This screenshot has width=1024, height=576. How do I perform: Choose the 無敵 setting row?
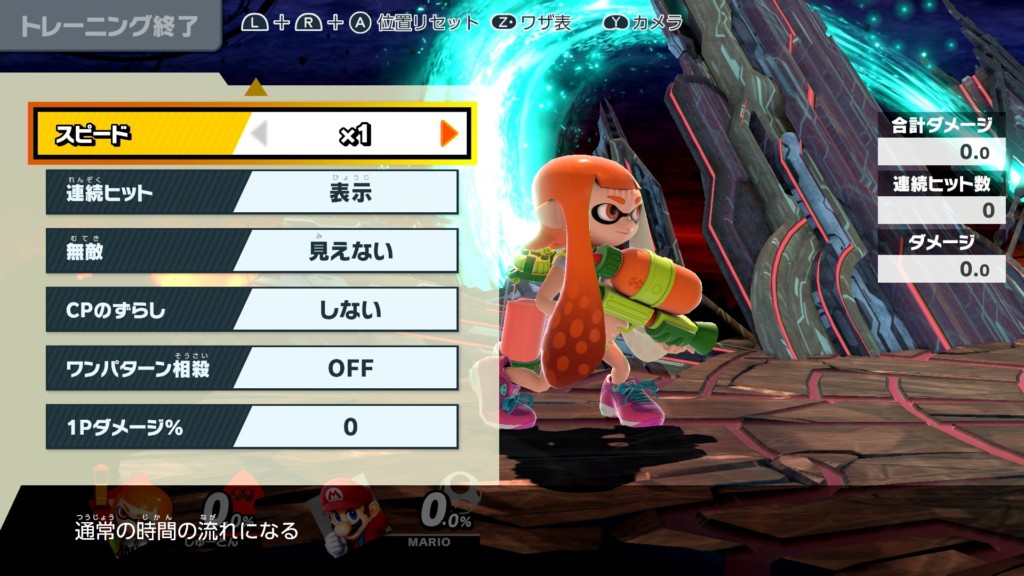[252, 251]
